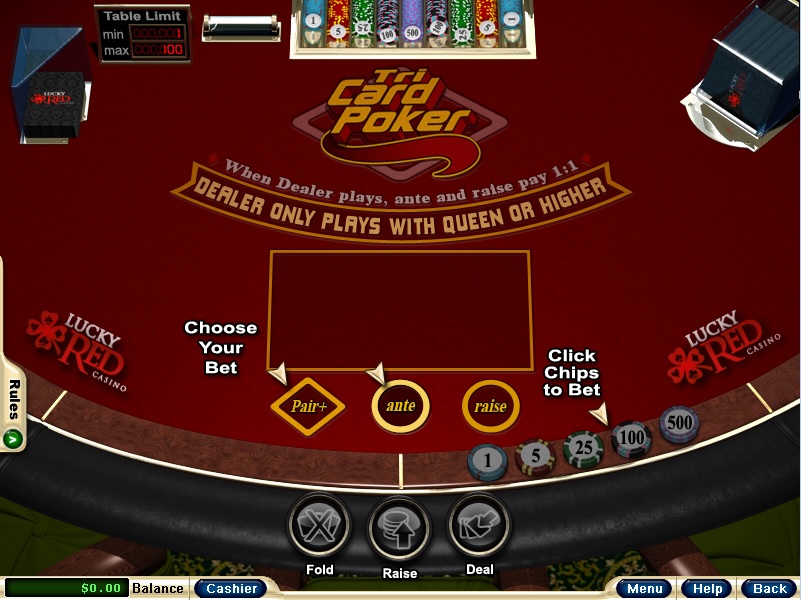The height and width of the screenshot is (600, 801).
Task: Select the red 5 chip
Action: point(535,456)
